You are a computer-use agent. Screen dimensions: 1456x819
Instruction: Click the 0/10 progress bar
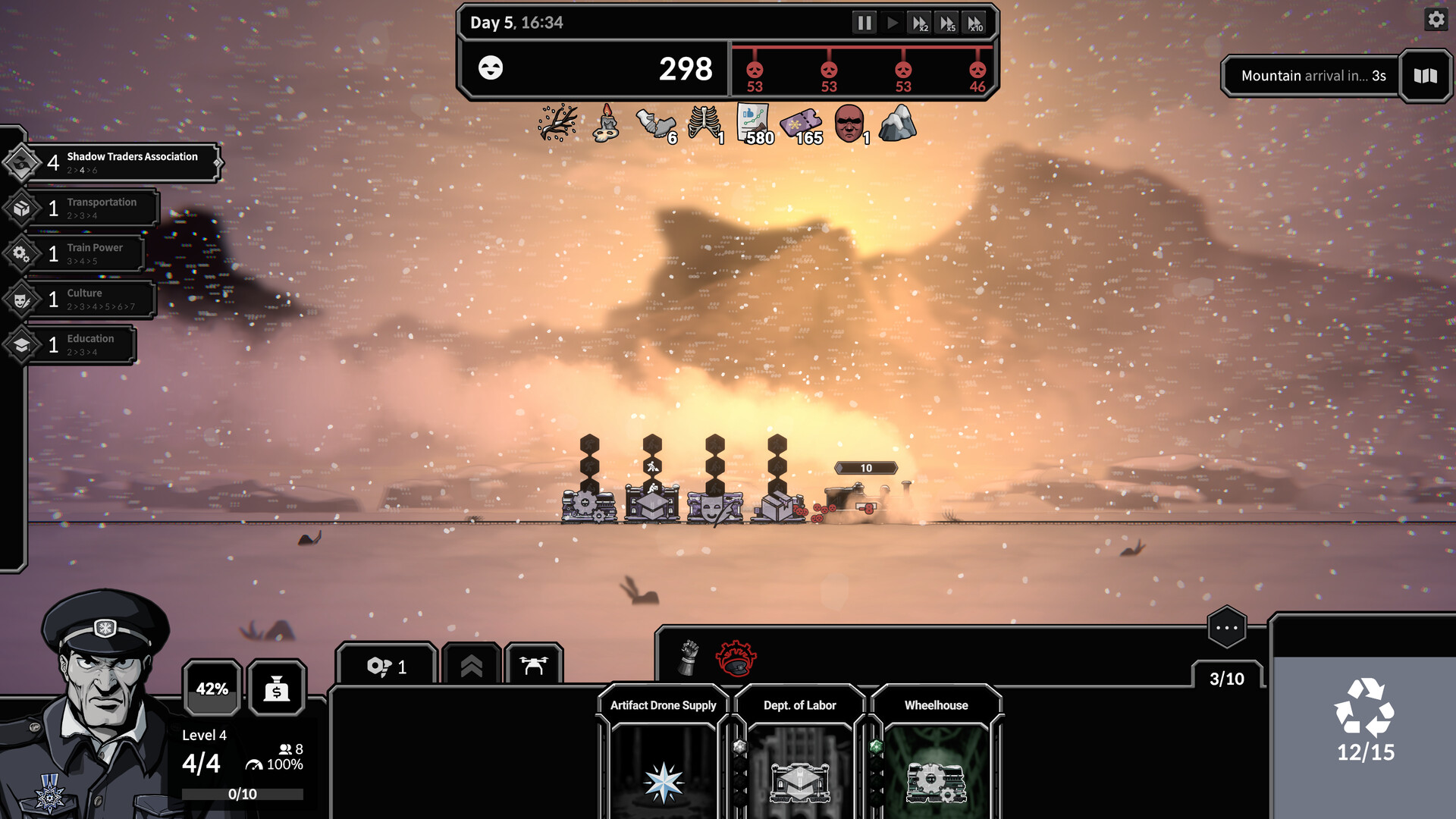[241, 794]
